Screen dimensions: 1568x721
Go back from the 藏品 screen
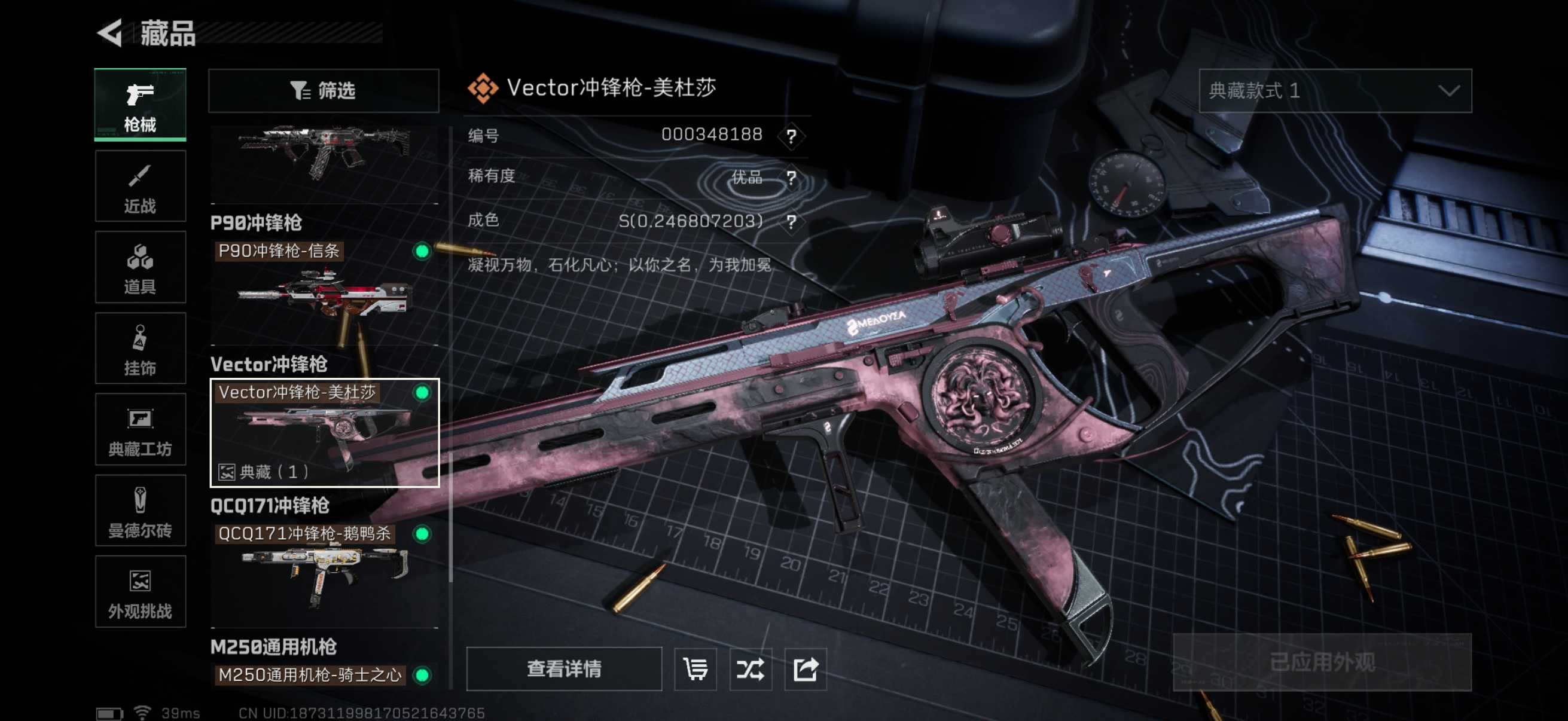pyautogui.click(x=111, y=33)
